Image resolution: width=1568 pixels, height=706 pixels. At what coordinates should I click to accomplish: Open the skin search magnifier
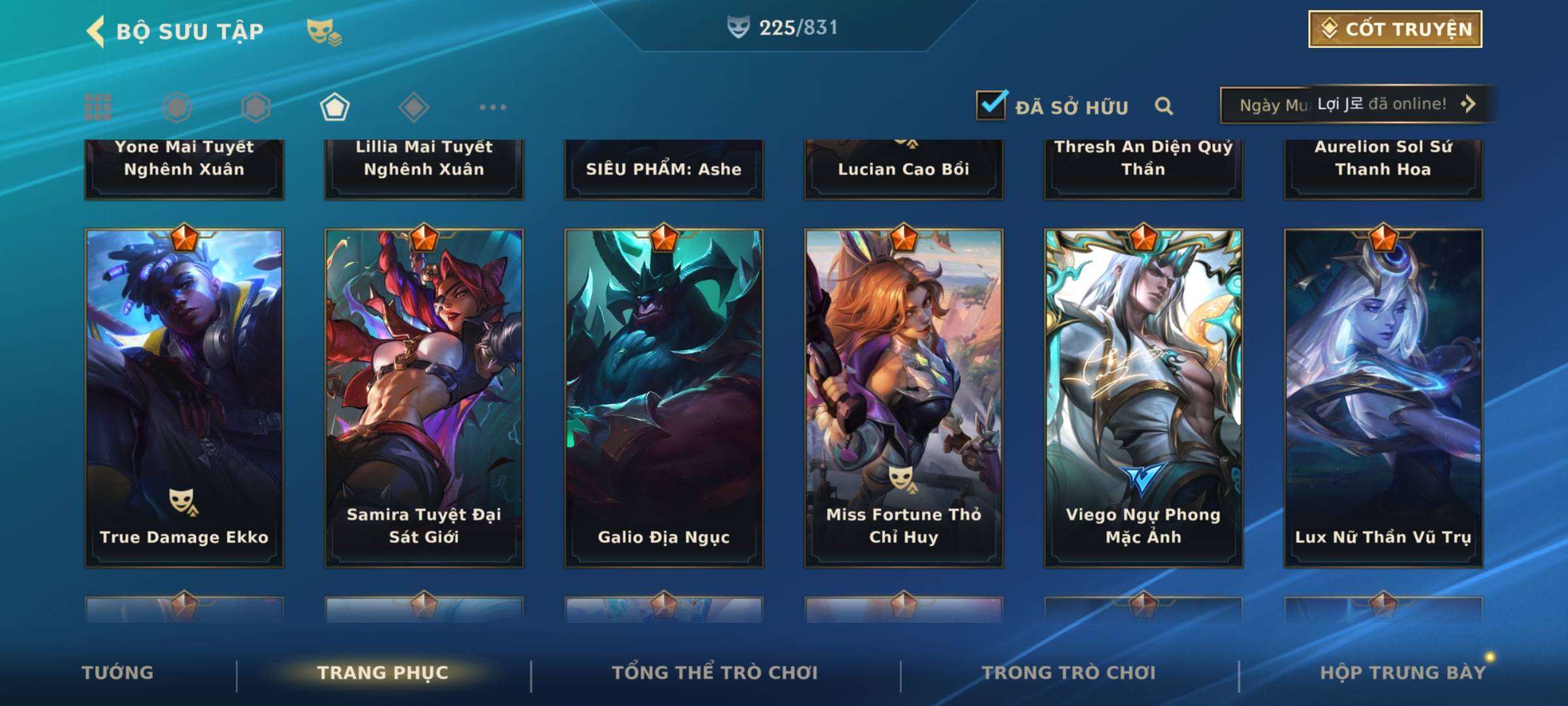1164,106
